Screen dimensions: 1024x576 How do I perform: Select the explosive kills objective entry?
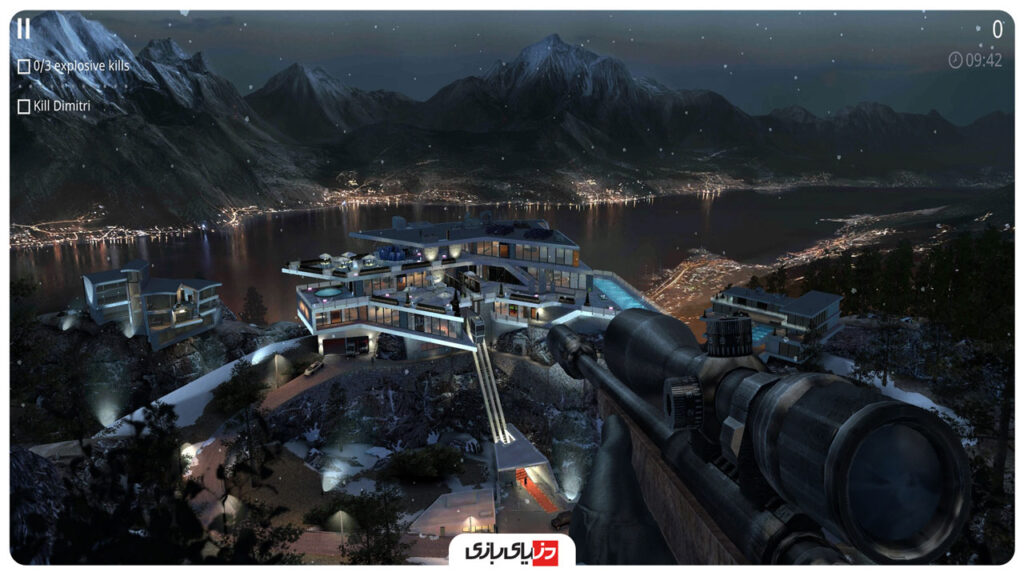tap(74, 67)
